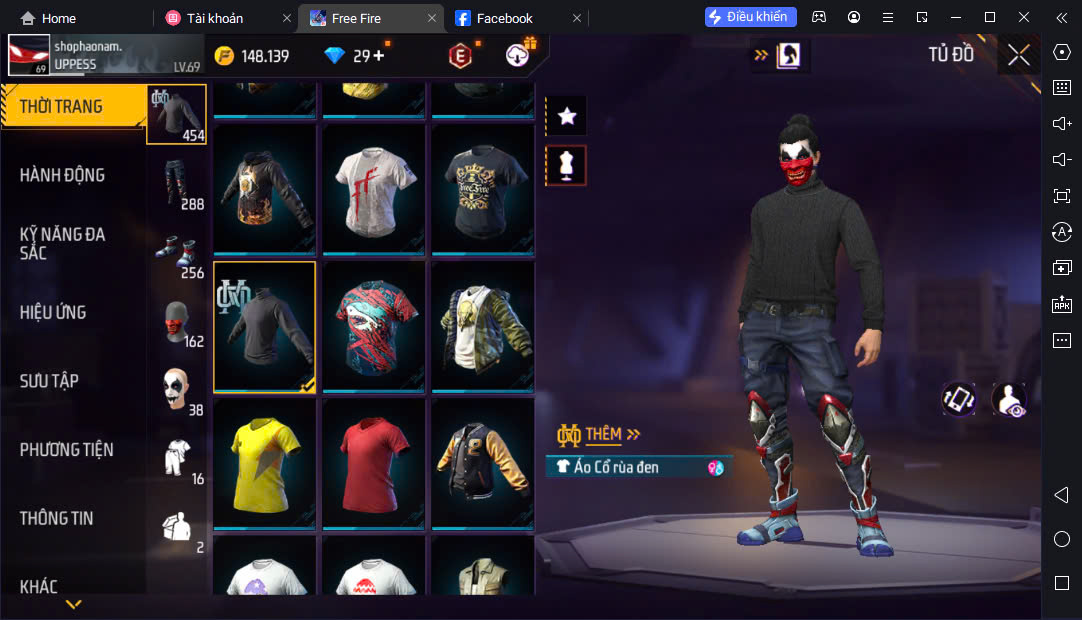Toggle the character view eye icon
1082x620 pixels.
pos(1008,400)
